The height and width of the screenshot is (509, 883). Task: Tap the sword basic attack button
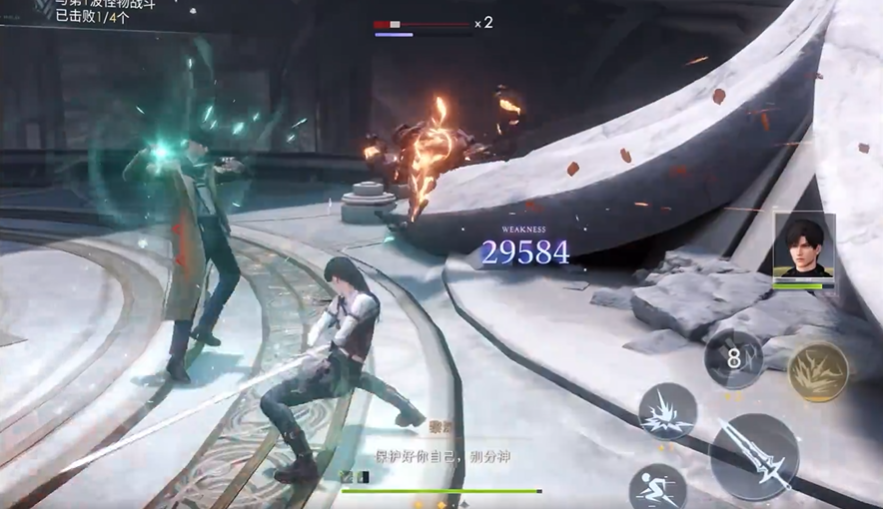[753, 456]
